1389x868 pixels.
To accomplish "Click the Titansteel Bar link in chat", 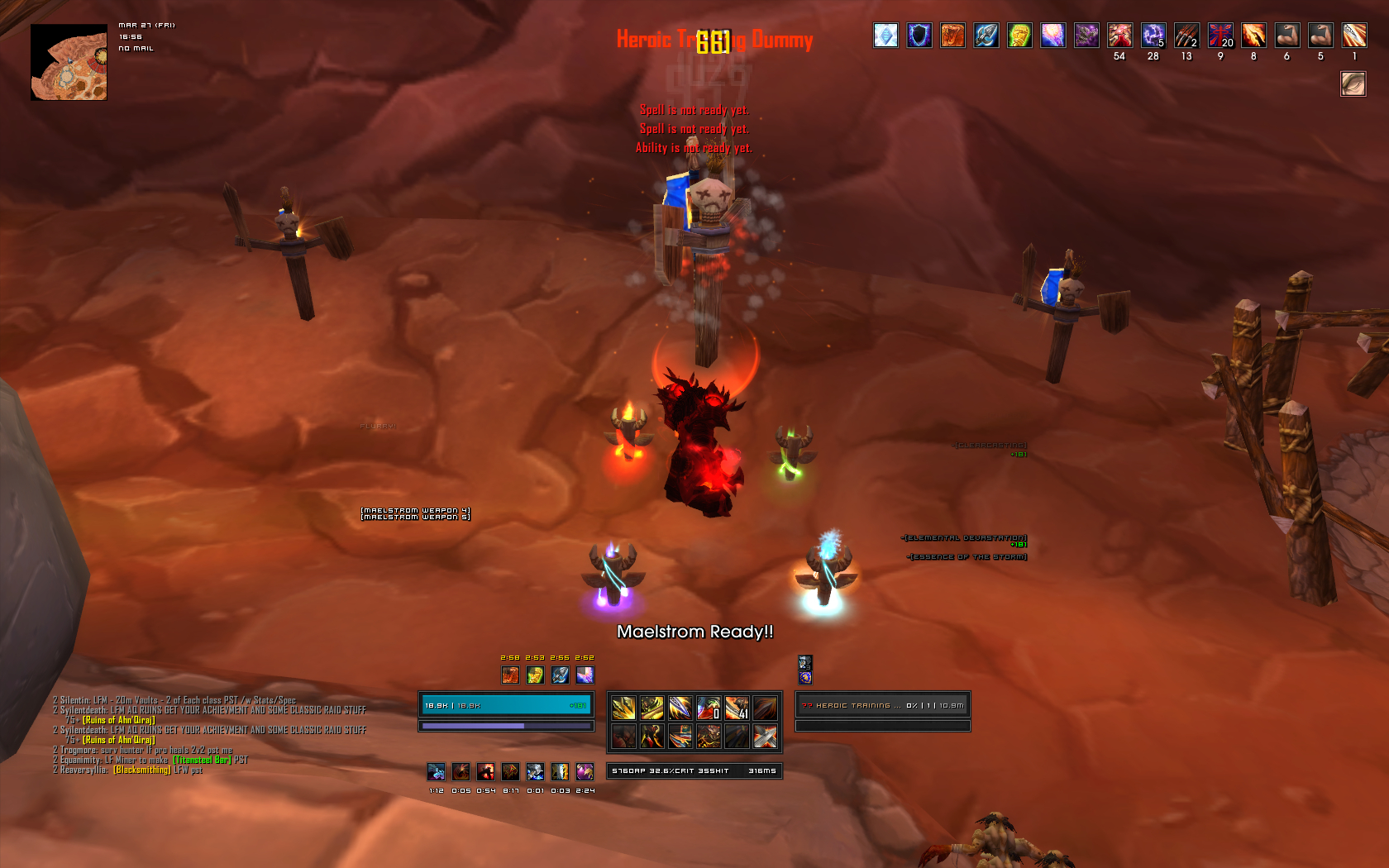I will [x=202, y=760].
